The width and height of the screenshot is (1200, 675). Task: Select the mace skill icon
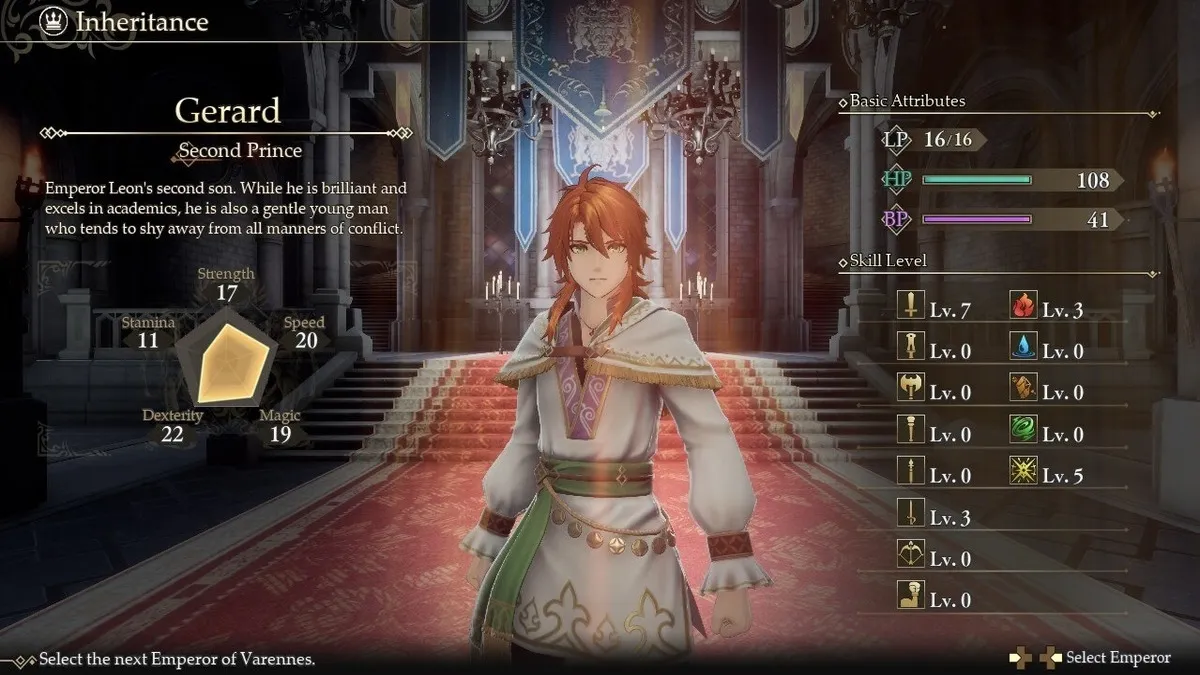(x=910, y=432)
